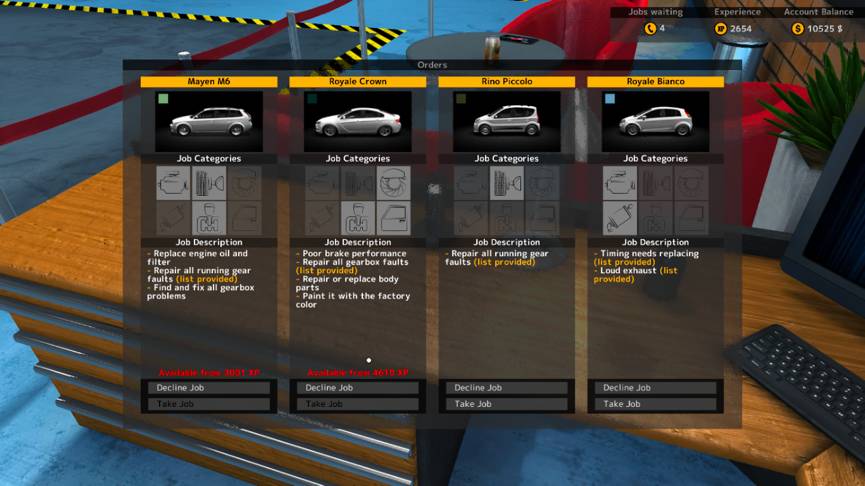Take the Rino Piccolo job
The image size is (865, 486).
pyautogui.click(x=507, y=404)
